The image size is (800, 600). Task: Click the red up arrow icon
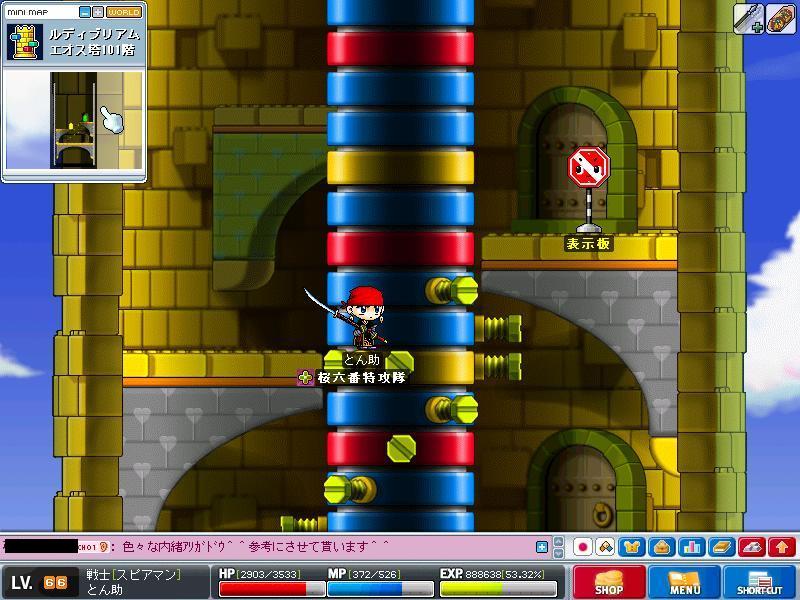click(782, 547)
